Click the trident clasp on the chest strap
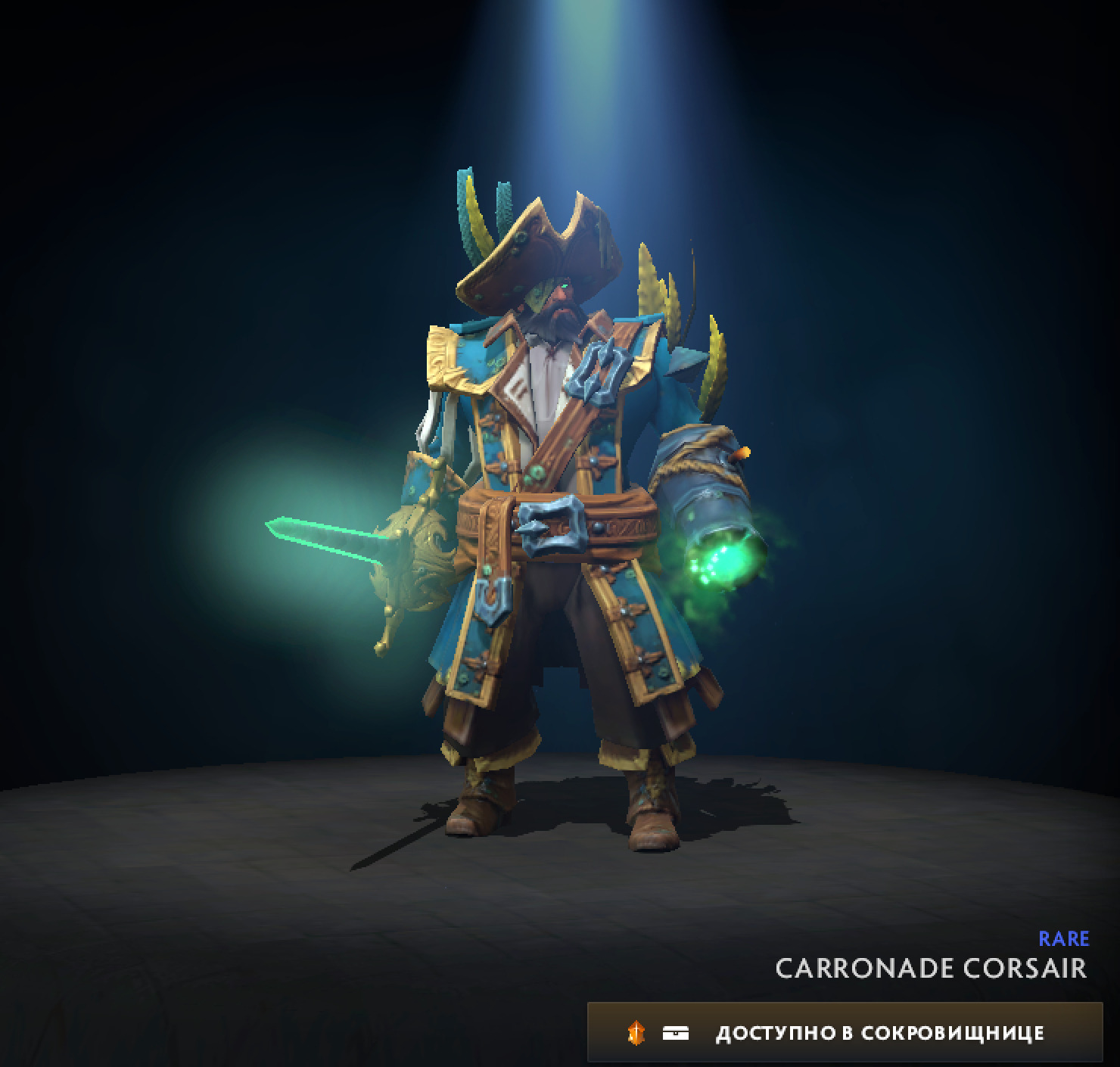 (598, 371)
